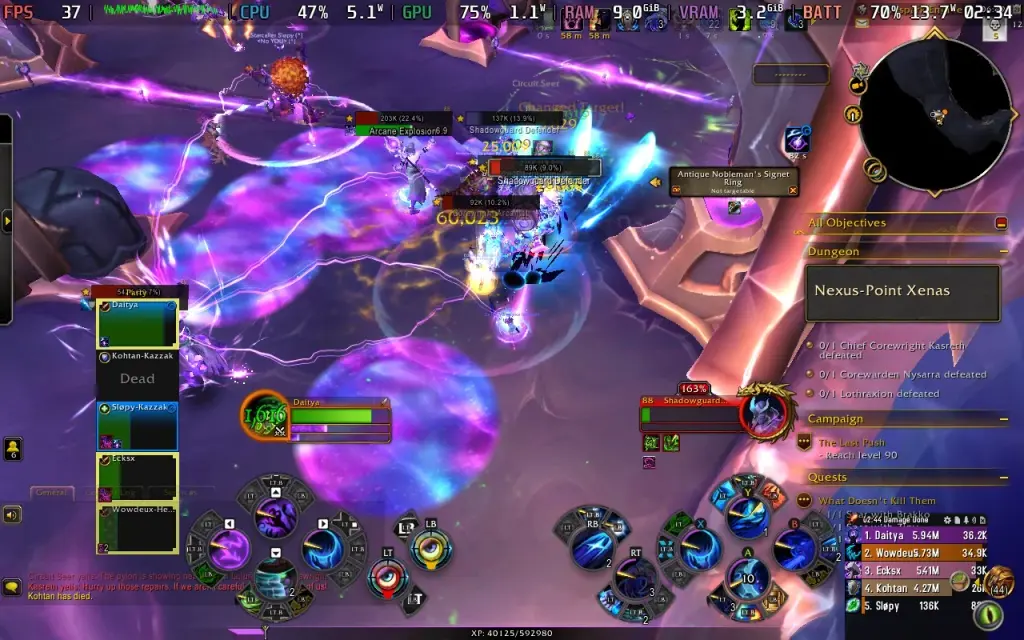Close the Antique Nobleman's Signet Ring popup

coord(793,187)
